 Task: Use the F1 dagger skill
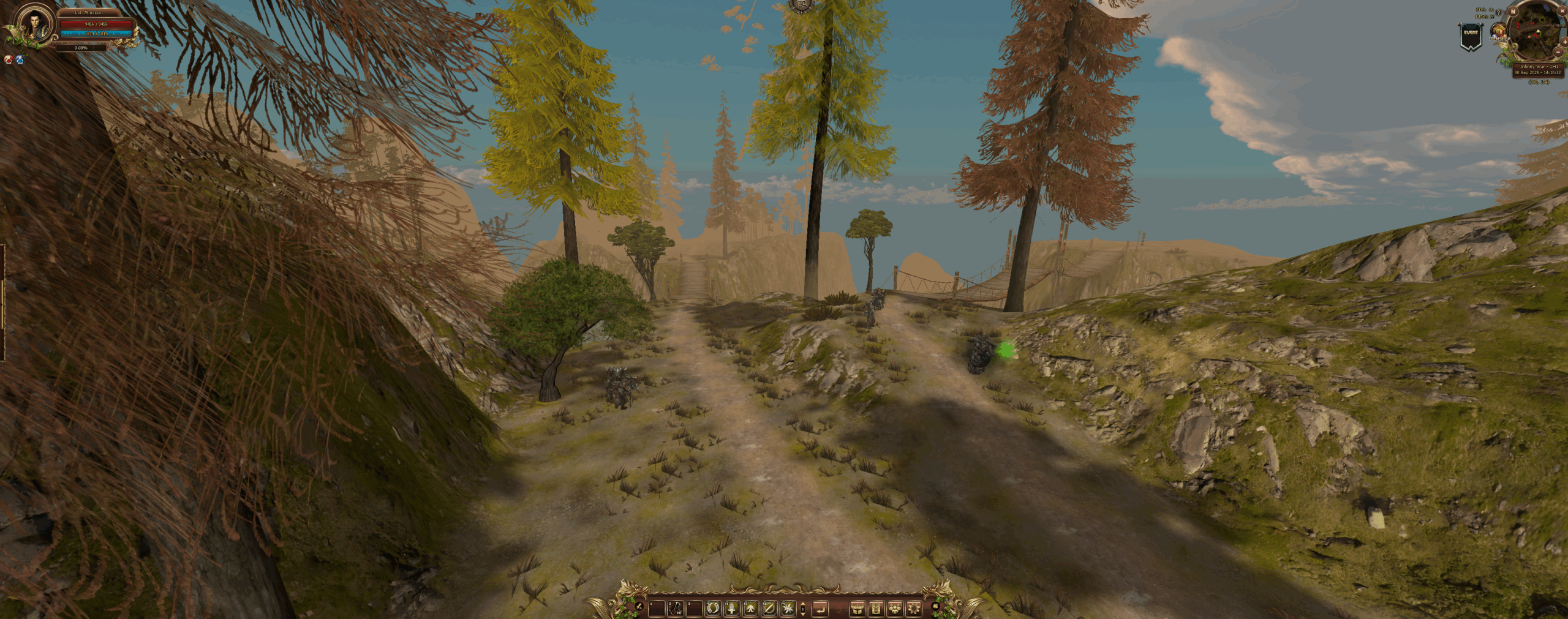pos(731,609)
